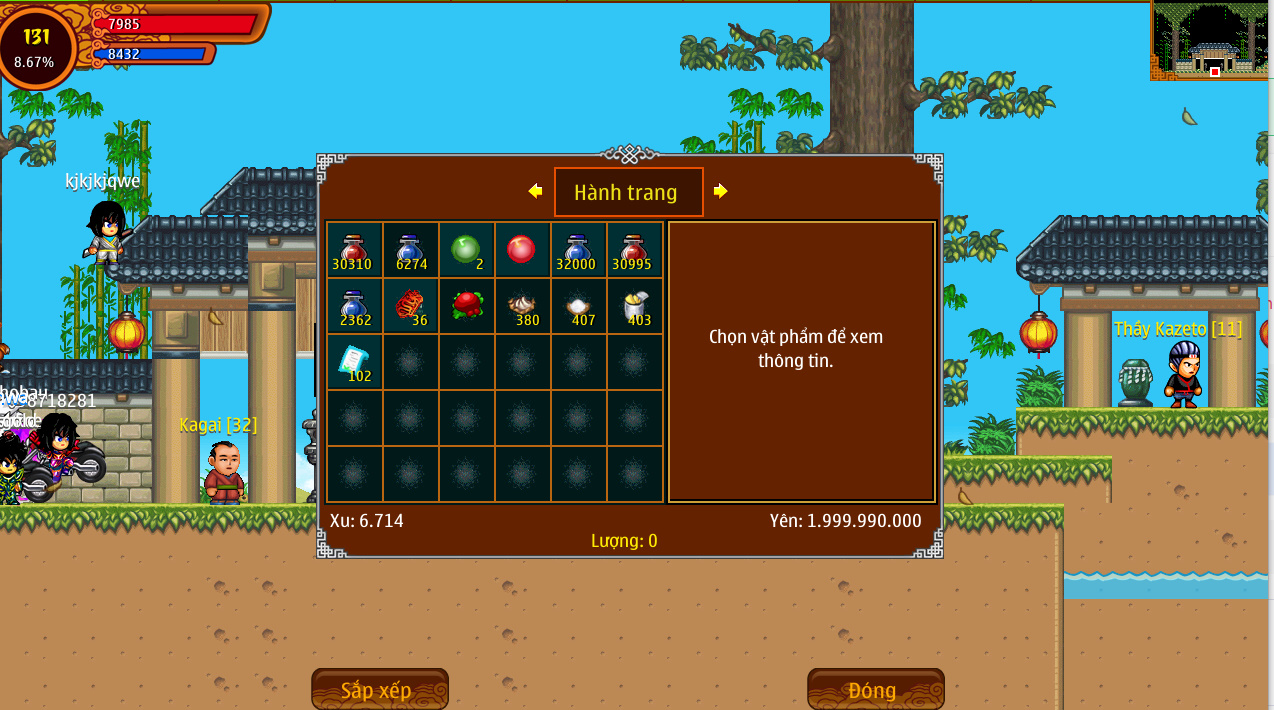1274x710 pixels.
Task: Select the red potion stack of 30995
Action: point(634,250)
